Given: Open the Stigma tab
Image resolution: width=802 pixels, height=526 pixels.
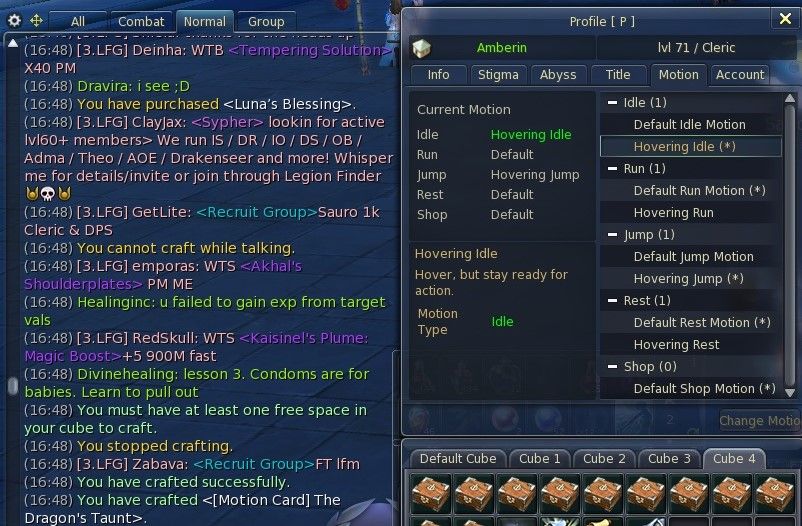Looking at the screenshot, I should (498, 75).
